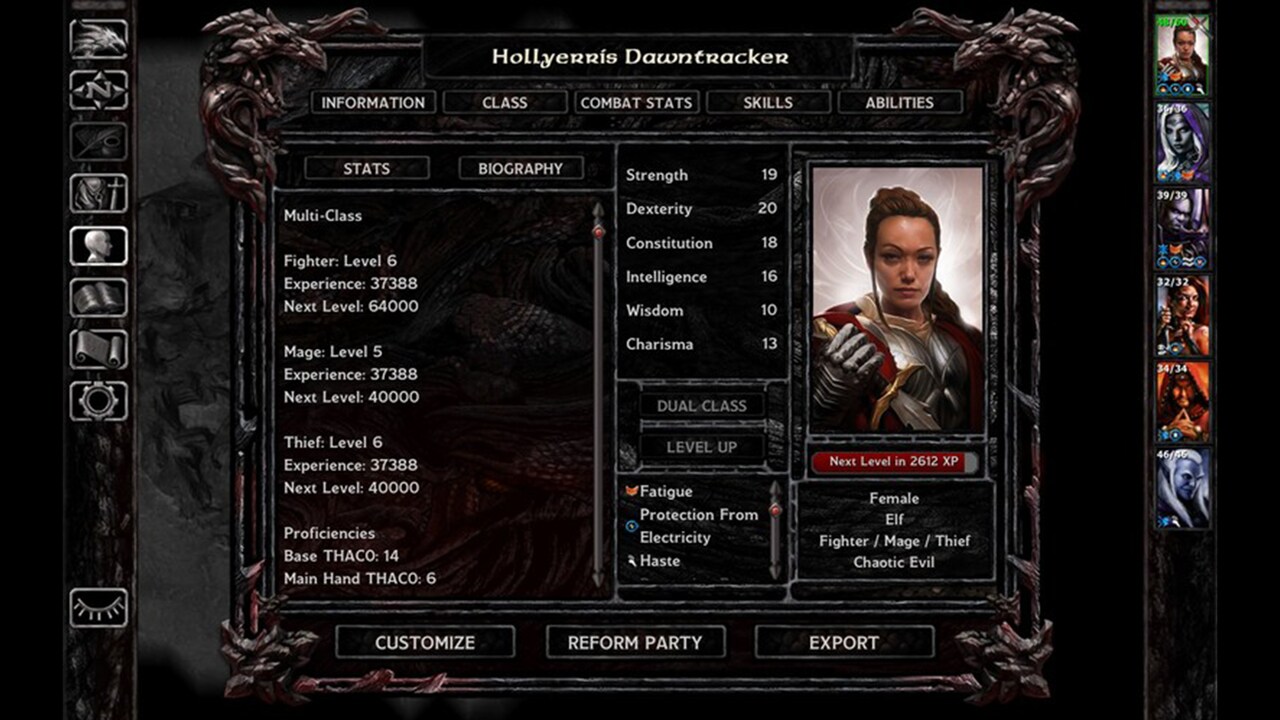Select Hollyerris Dawntracker's portrait thumbnail
The image size is (1280, 720).
point(1184,47)
